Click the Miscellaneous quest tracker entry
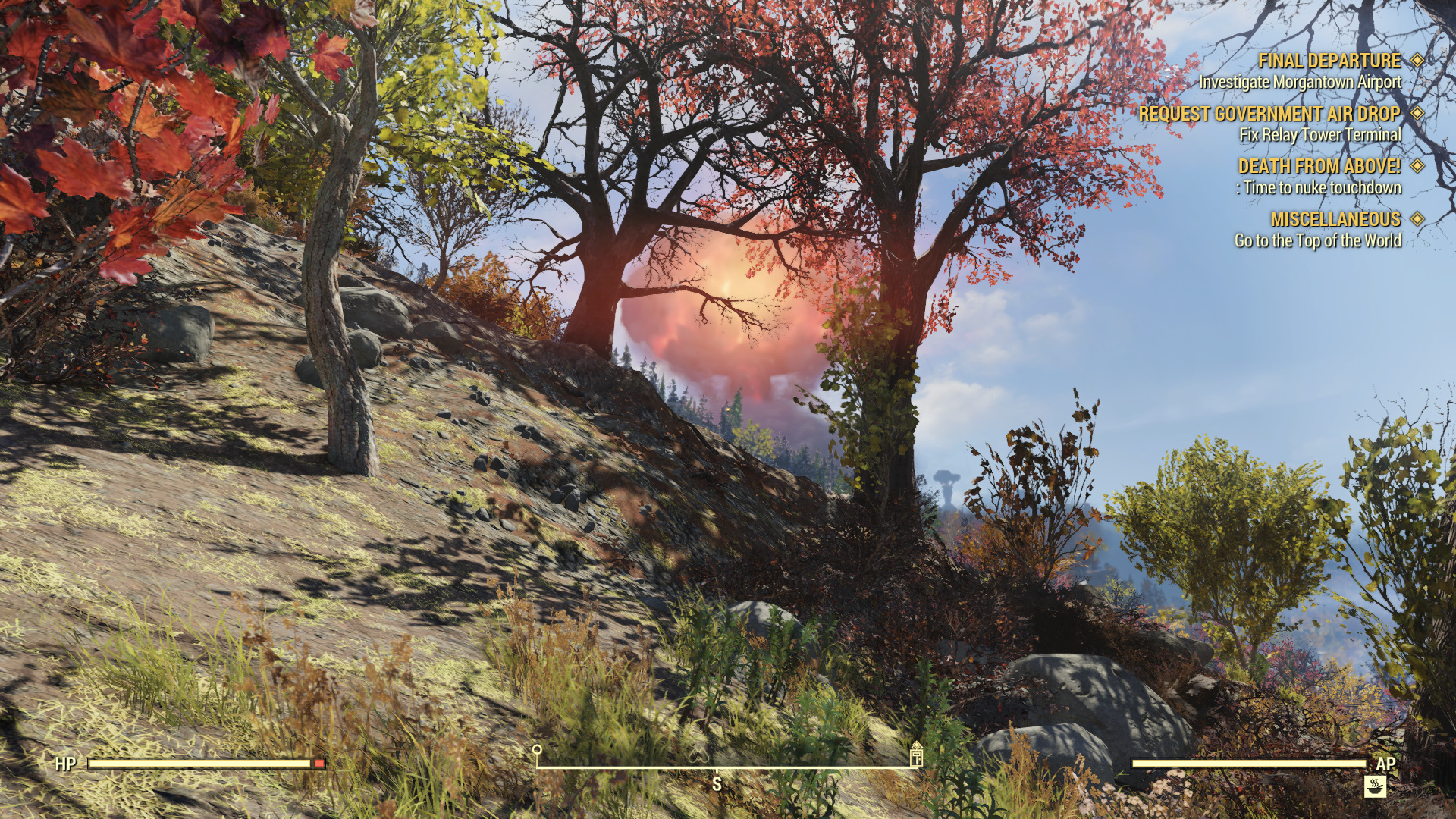Image resolution: width=1456 pixels, height=819 pixels. click(x=1335, y=219)
